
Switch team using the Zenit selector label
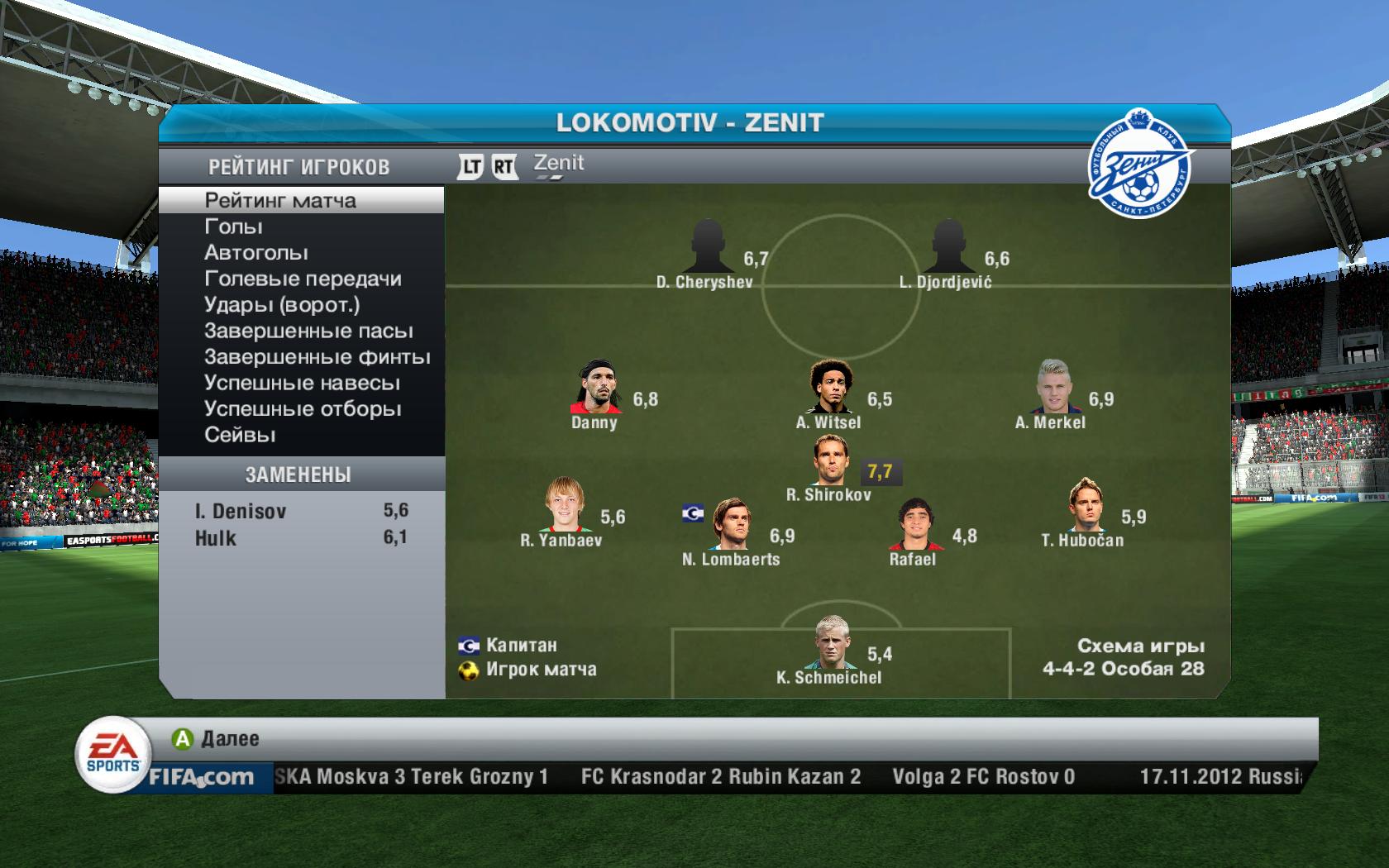pos(559,164)
